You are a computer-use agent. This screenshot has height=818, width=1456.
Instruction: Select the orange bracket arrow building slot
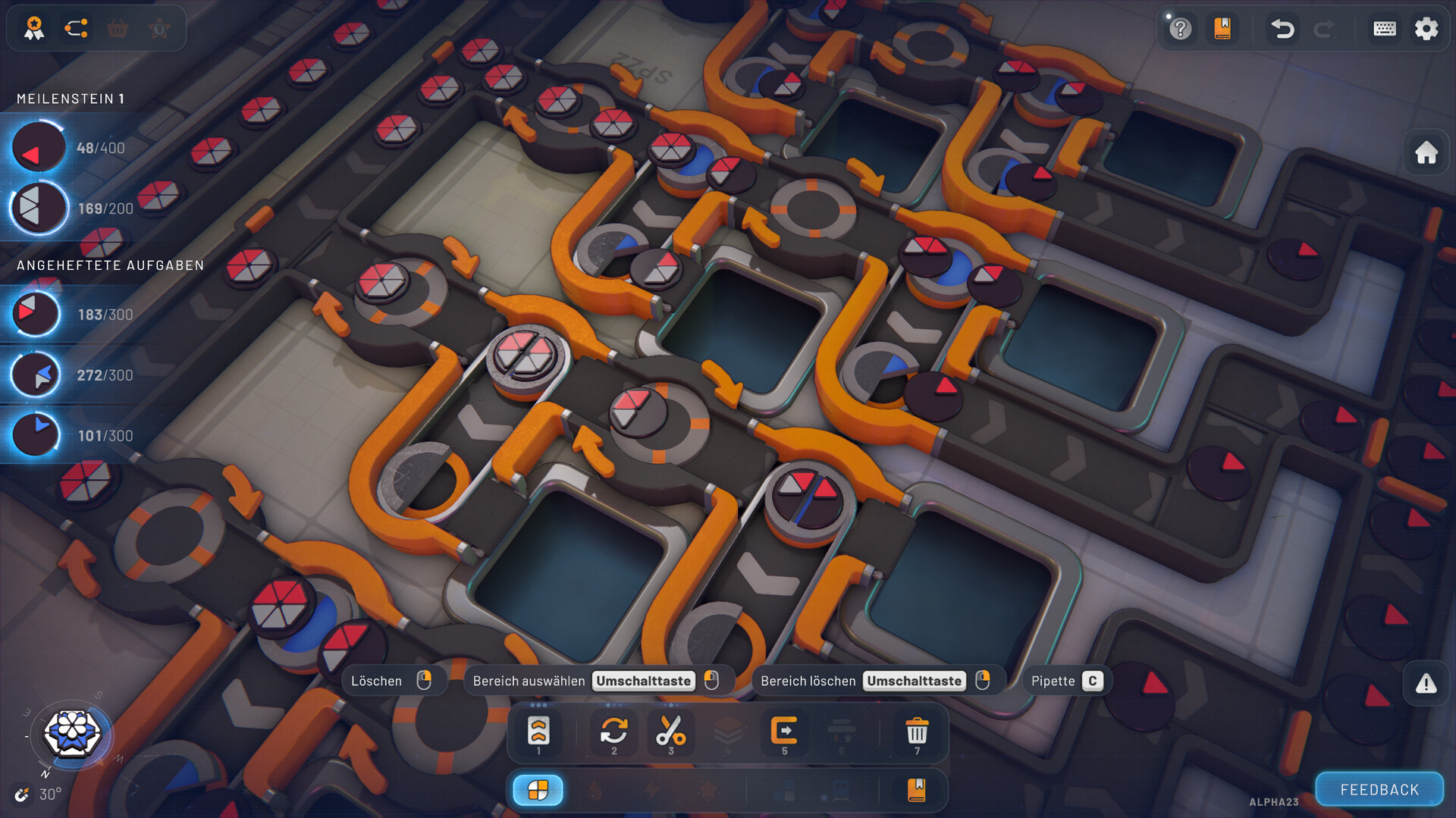coord(784,733)
